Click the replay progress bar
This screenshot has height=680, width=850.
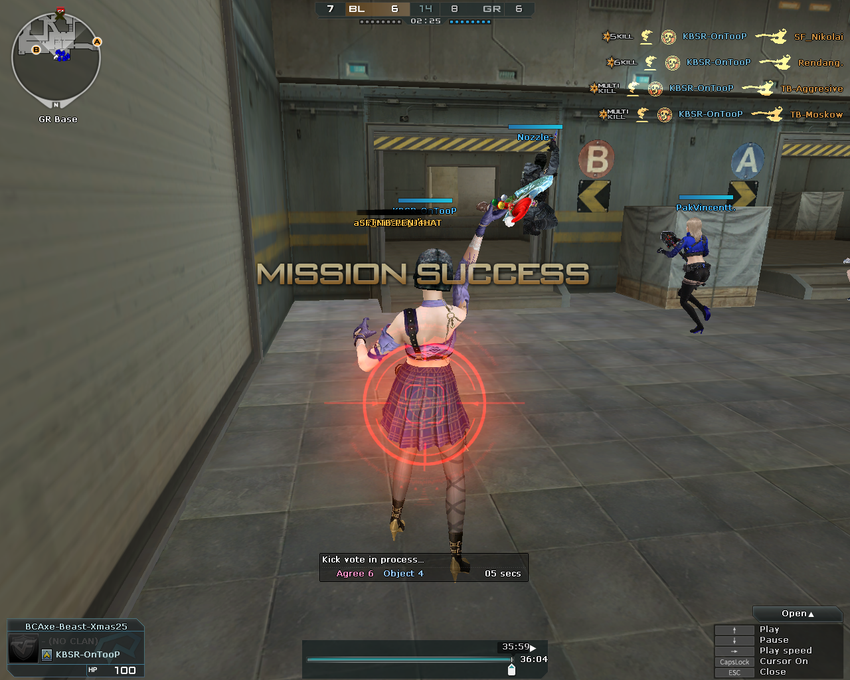point(410,660)
